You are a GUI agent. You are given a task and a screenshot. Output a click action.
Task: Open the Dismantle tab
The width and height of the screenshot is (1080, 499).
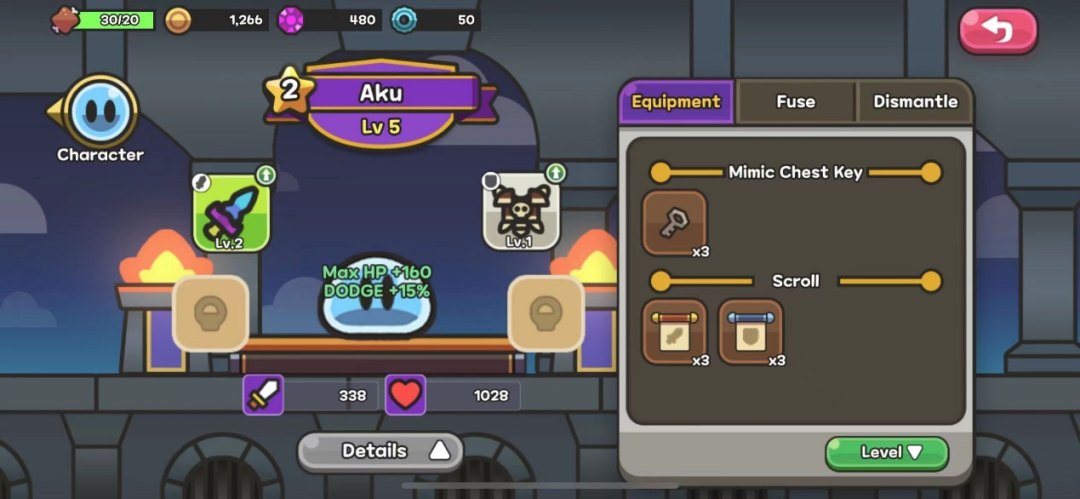click(x=914, y=102)
